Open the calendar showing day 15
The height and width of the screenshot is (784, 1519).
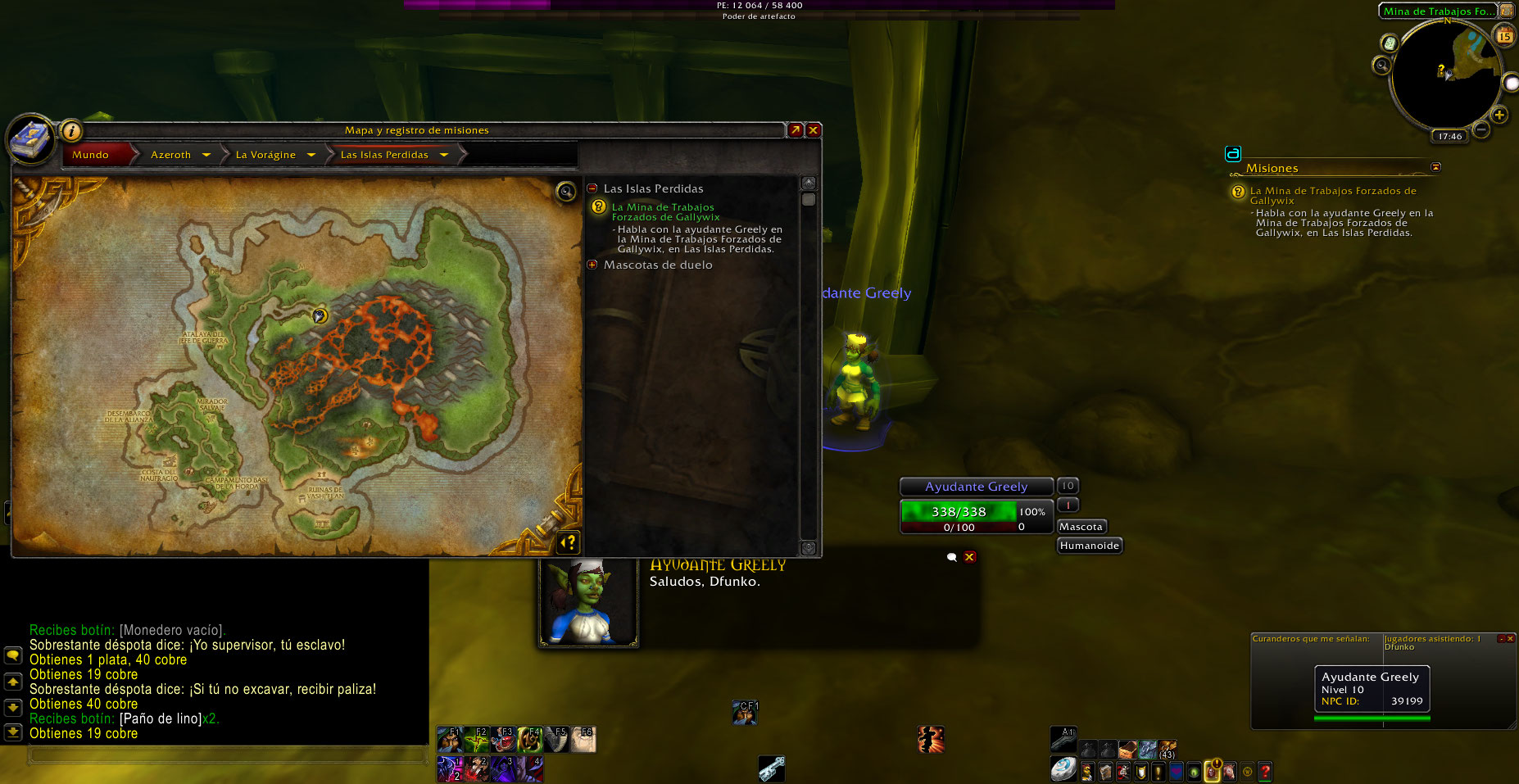point(1504,36)
